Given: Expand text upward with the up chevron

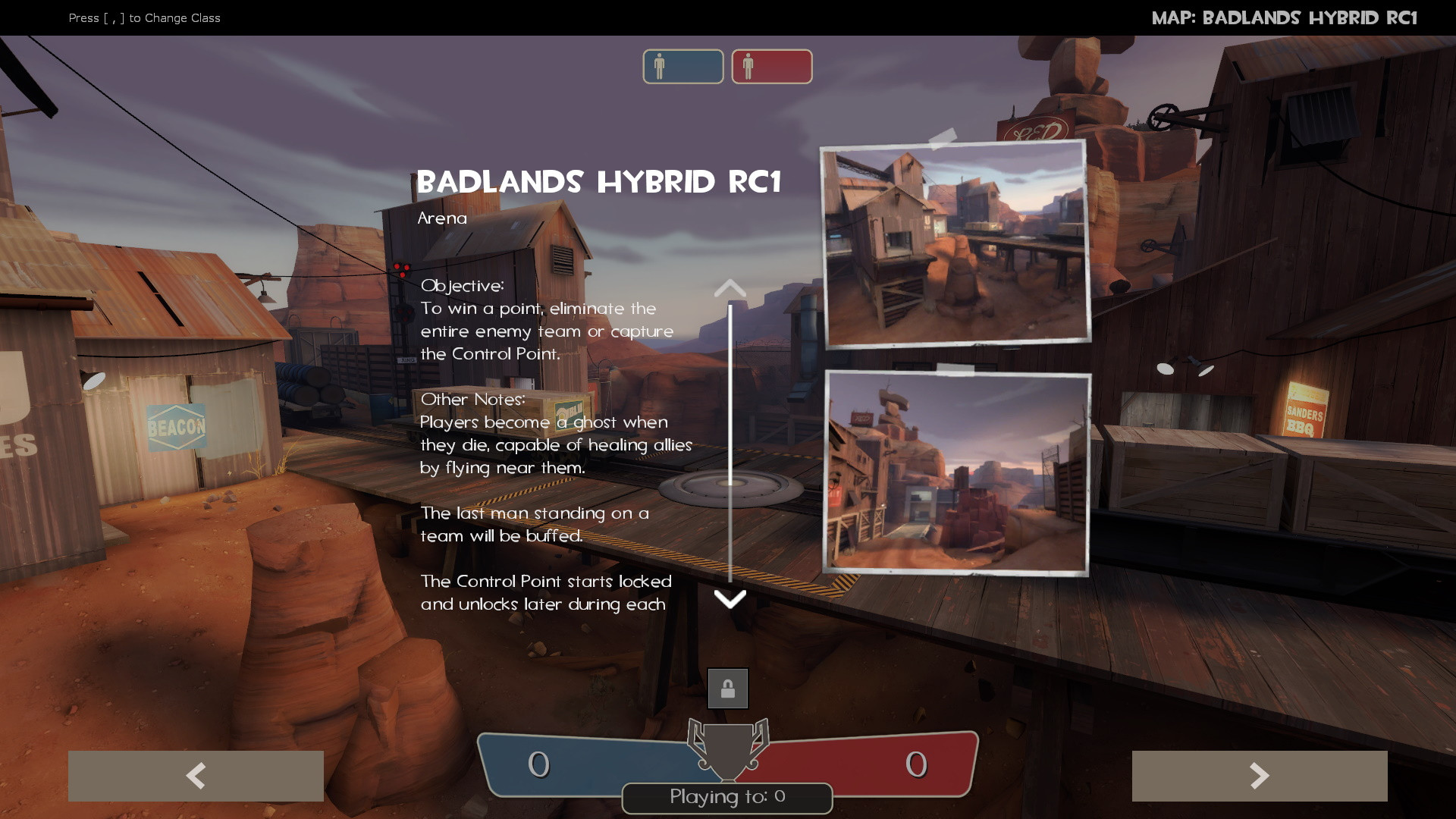Looking at the screenshot, I should tap(730, 289).
